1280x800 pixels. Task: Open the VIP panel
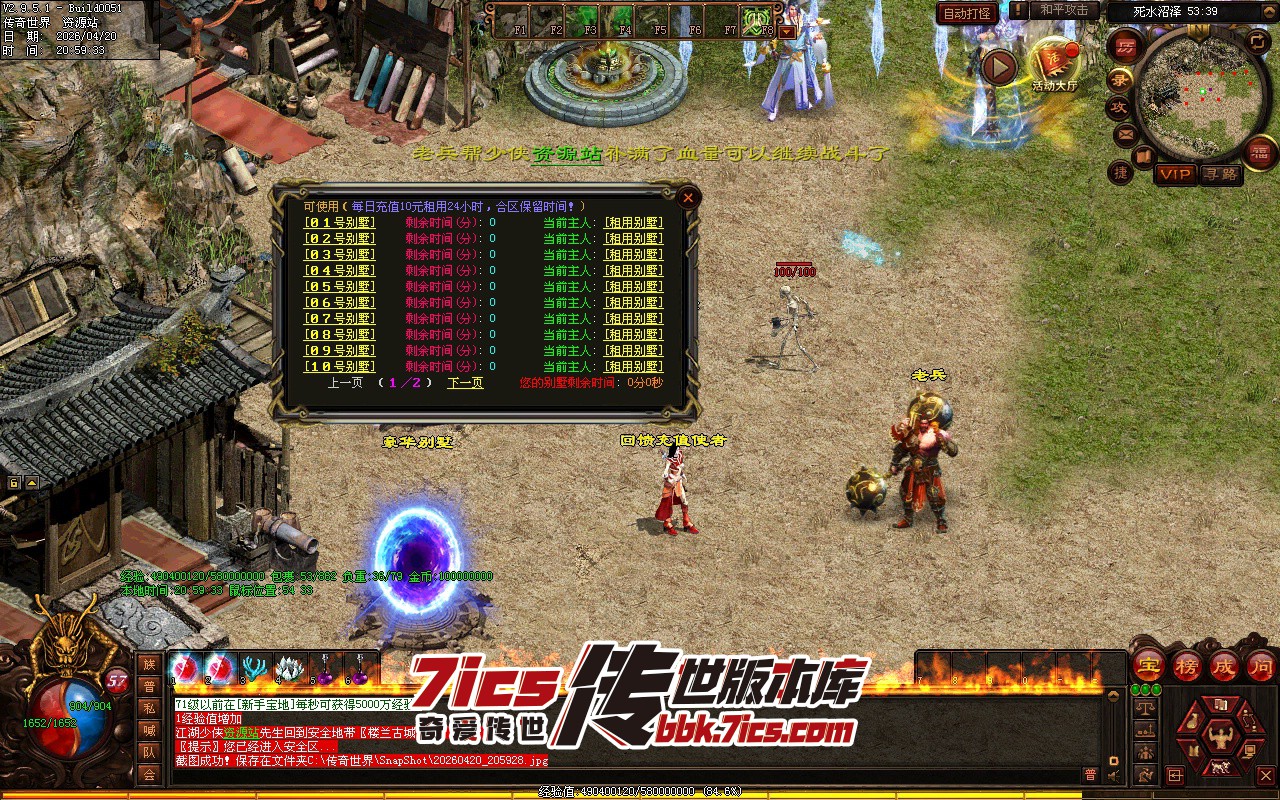1175,174
